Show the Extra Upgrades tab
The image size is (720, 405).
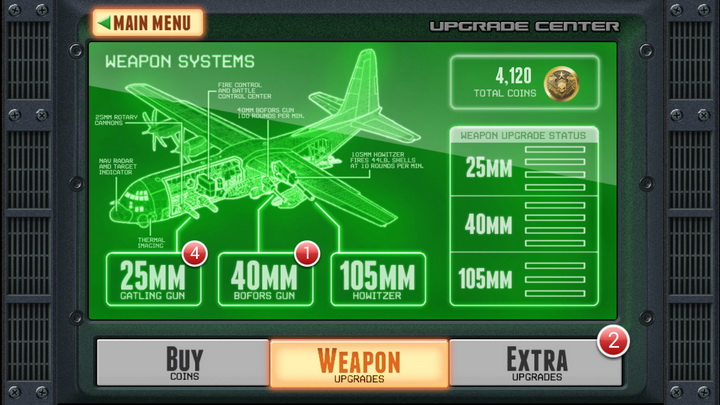click(x=535, y=363)
